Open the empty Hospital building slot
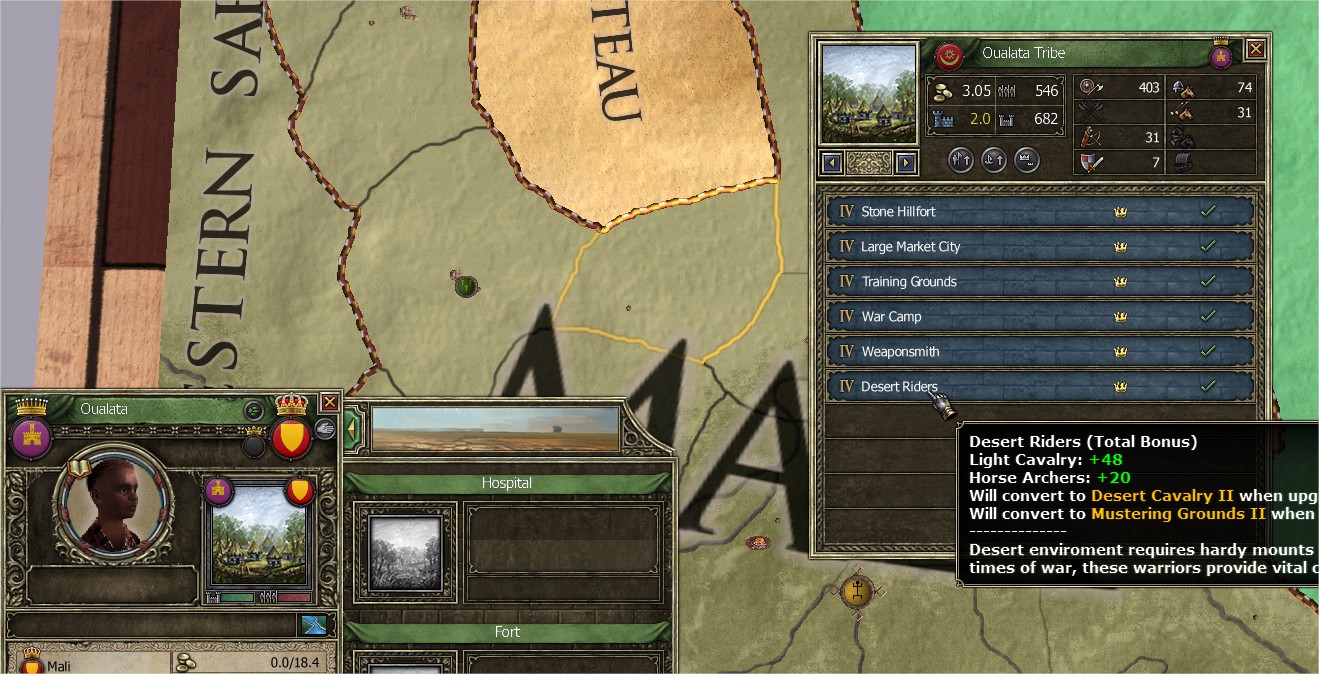The height and width of the screenshot is (674, 1319). (x=406, y=552)
